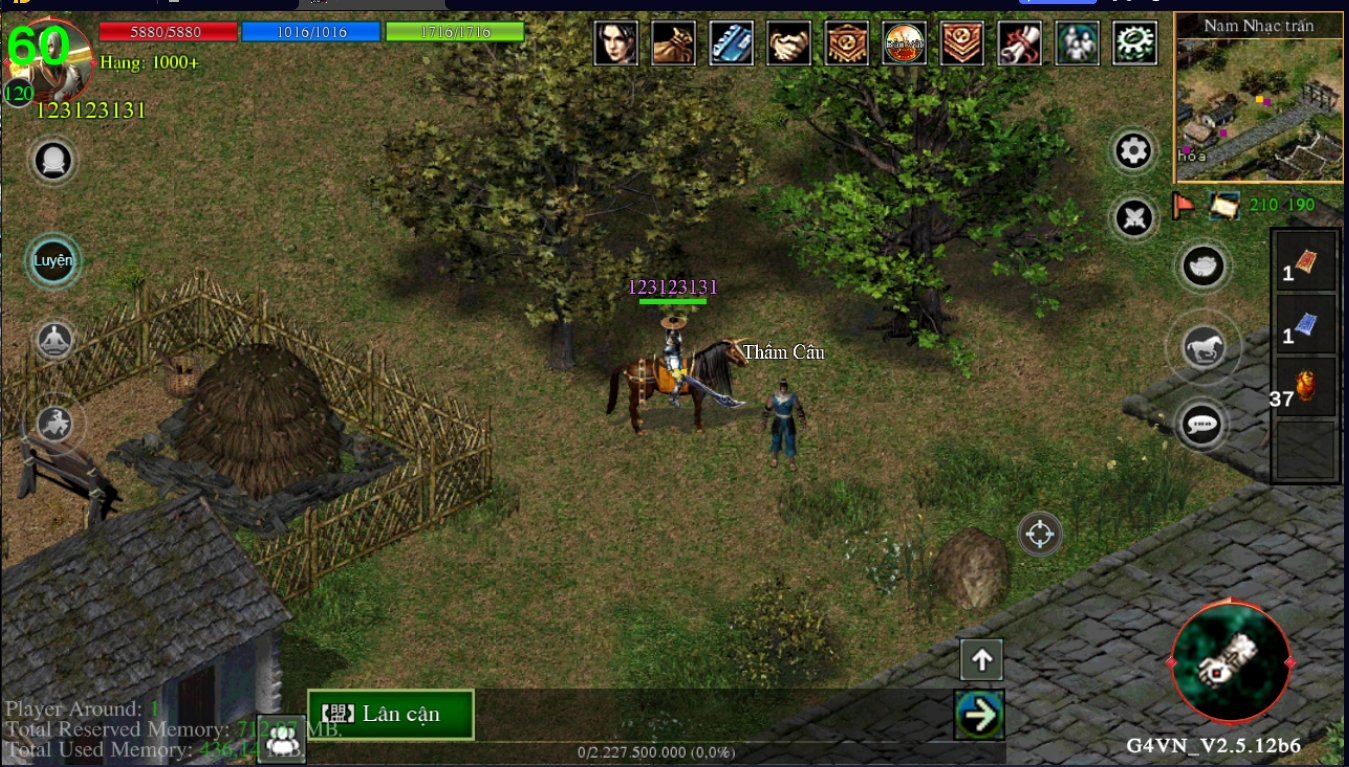Open the money bag inventory icon
This screenshot has width=1349, height=767.
674,43
